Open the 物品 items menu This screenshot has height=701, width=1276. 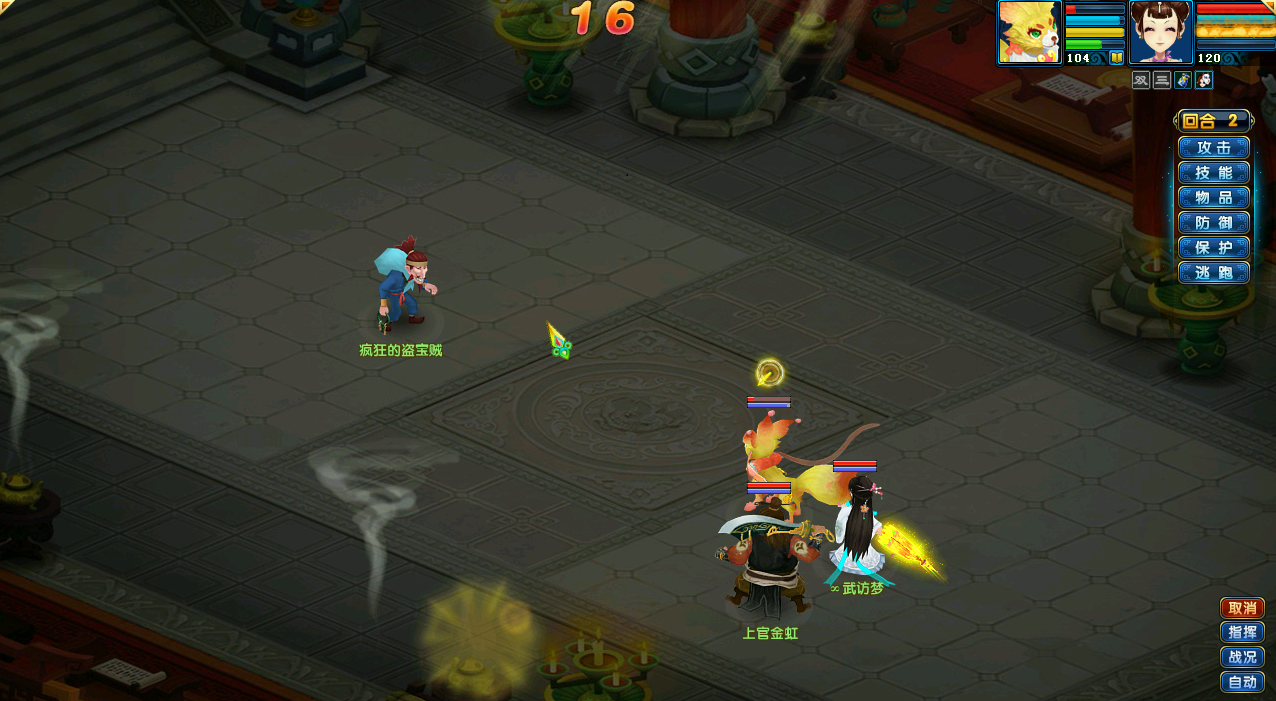coord(1213,197)
